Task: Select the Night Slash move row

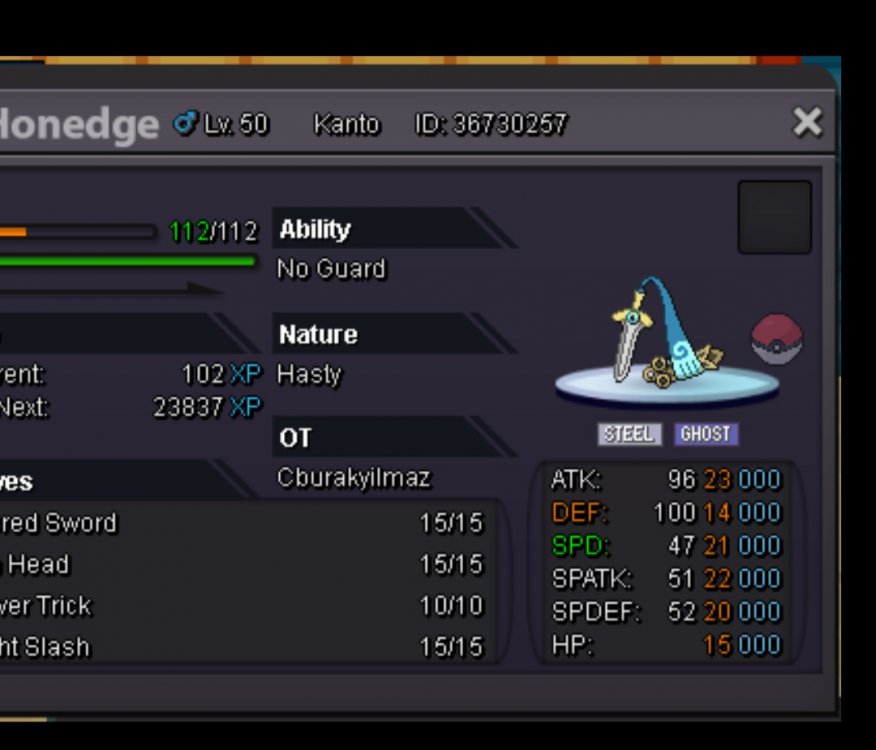Action: (x=240, y=647)
